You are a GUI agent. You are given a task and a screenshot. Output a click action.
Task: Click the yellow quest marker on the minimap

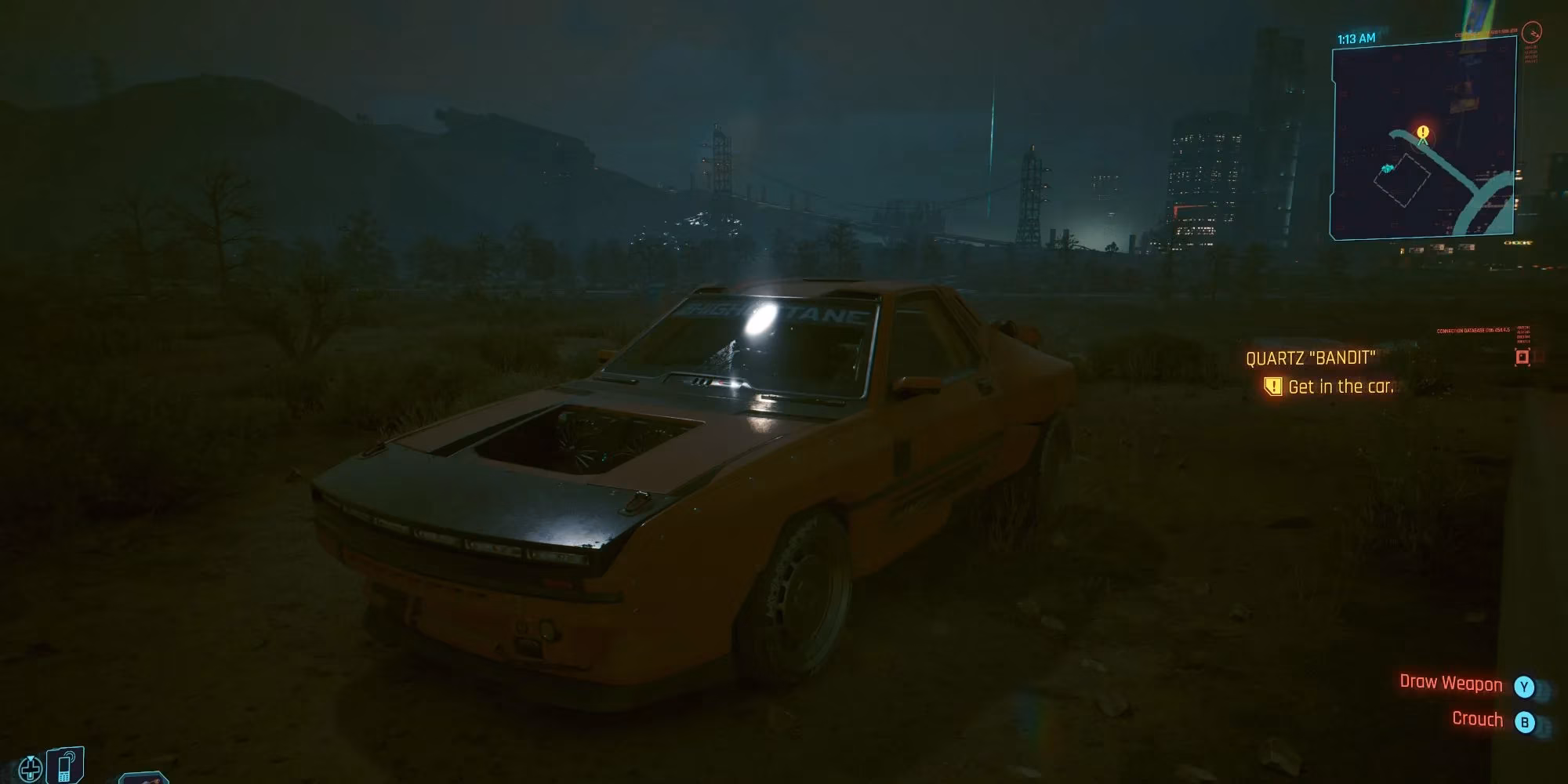click(x=1421, y=132)
